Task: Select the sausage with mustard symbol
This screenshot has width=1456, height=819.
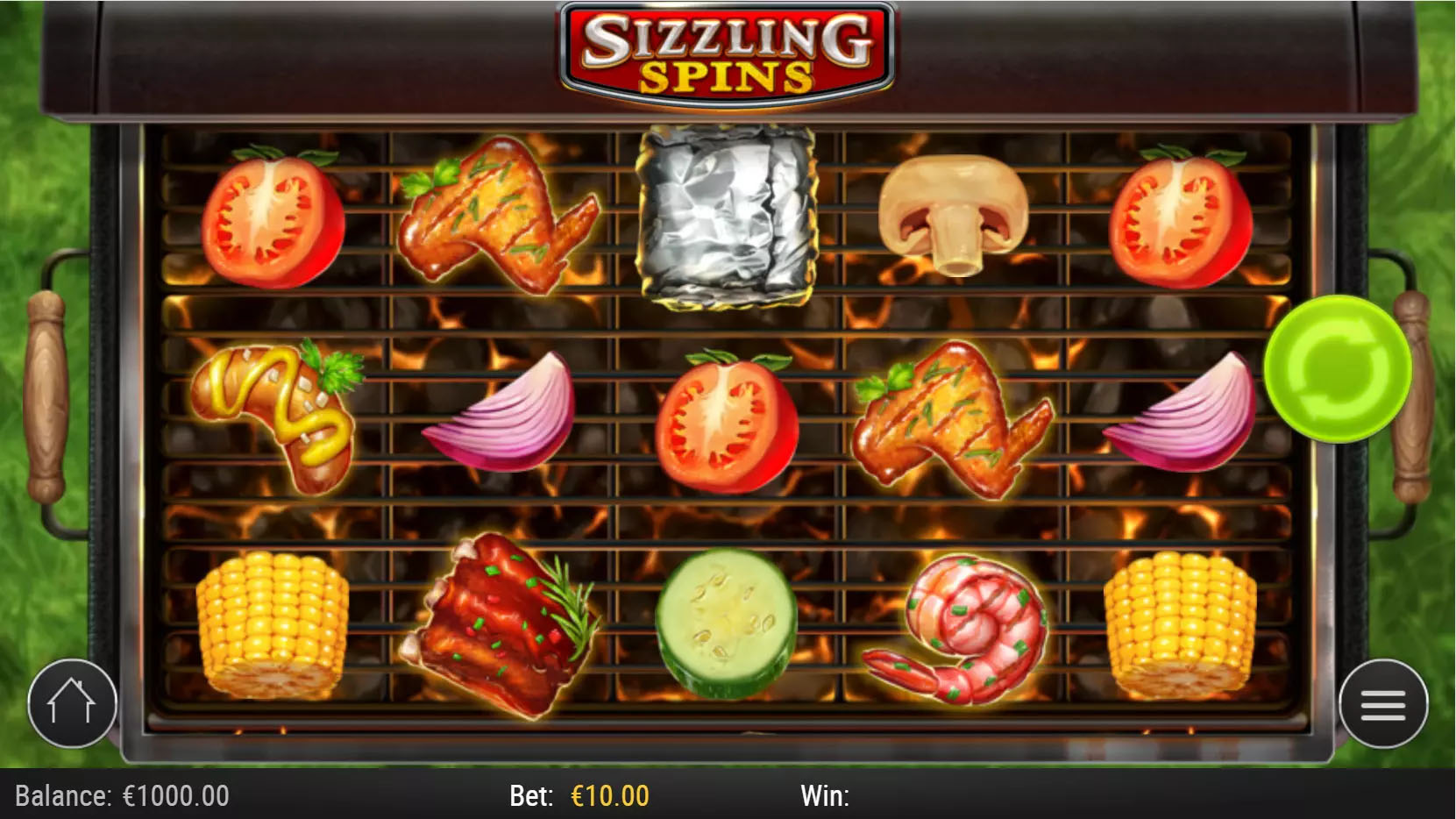Action: click(282, 412)
